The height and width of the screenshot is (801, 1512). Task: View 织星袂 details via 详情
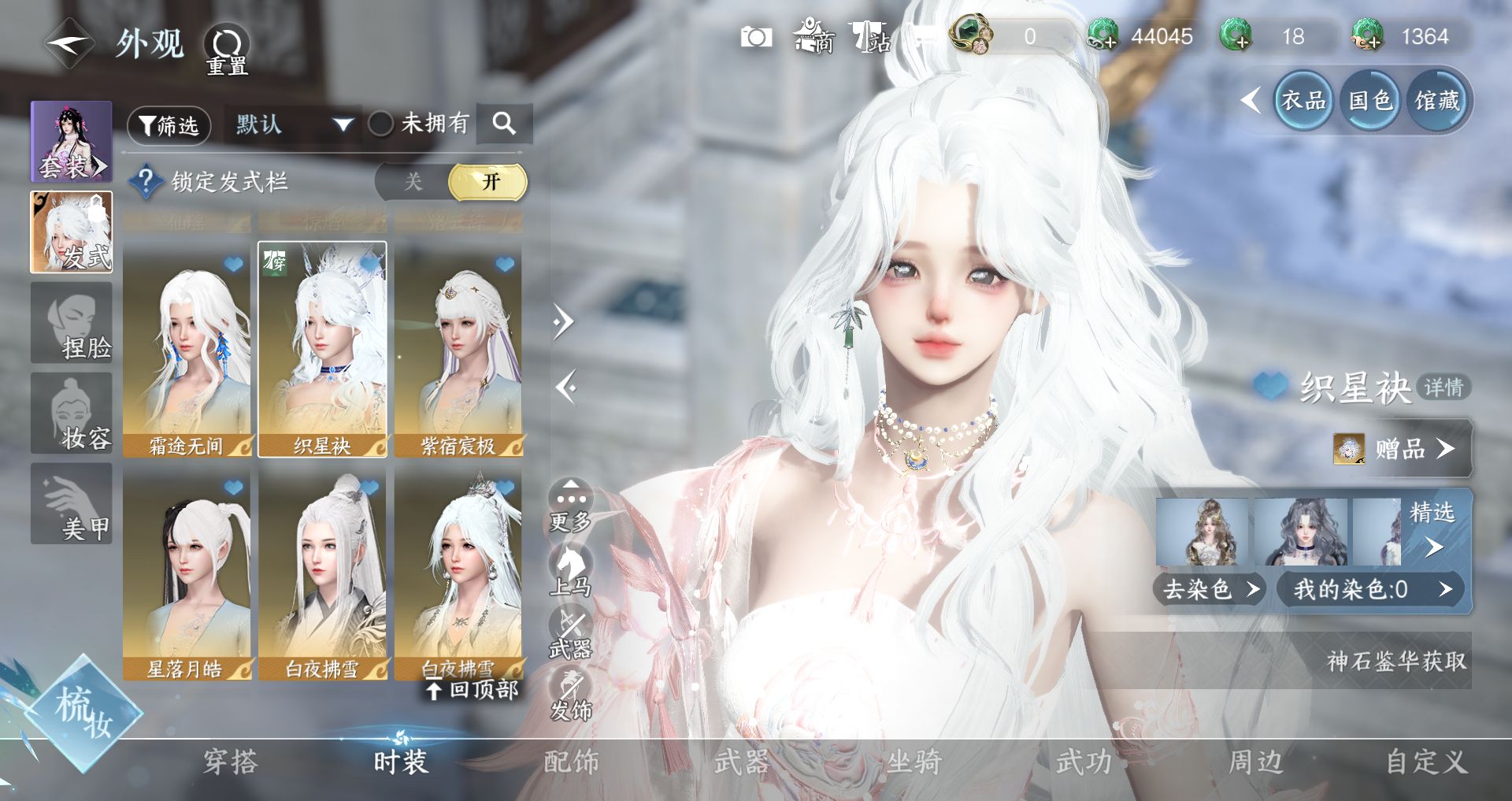tap(1443, 388)
